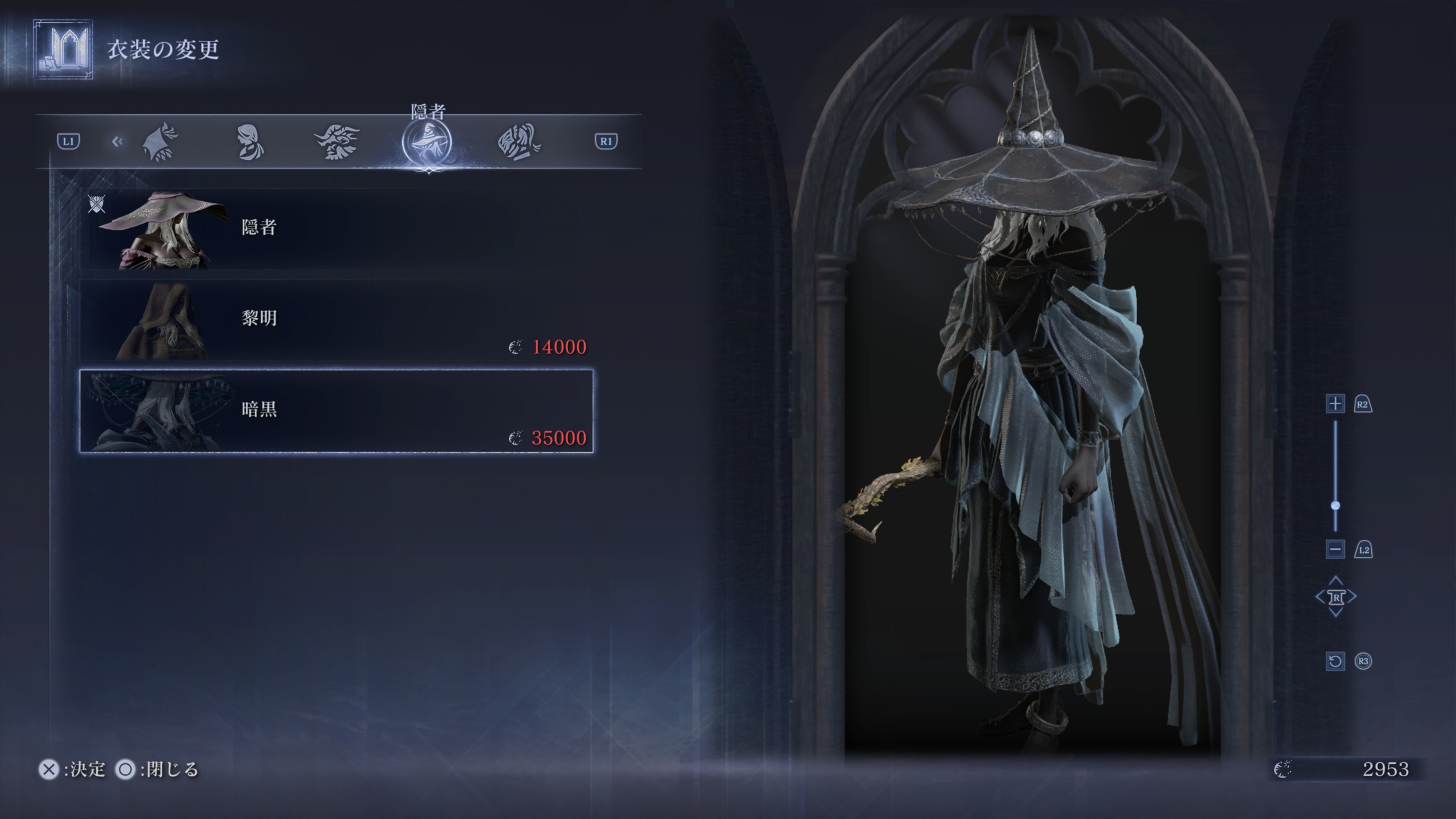Image resolution: width=1456 pixels, height=819 pixels.
Task: Zoom in with the plus button
Action: 1335,404
